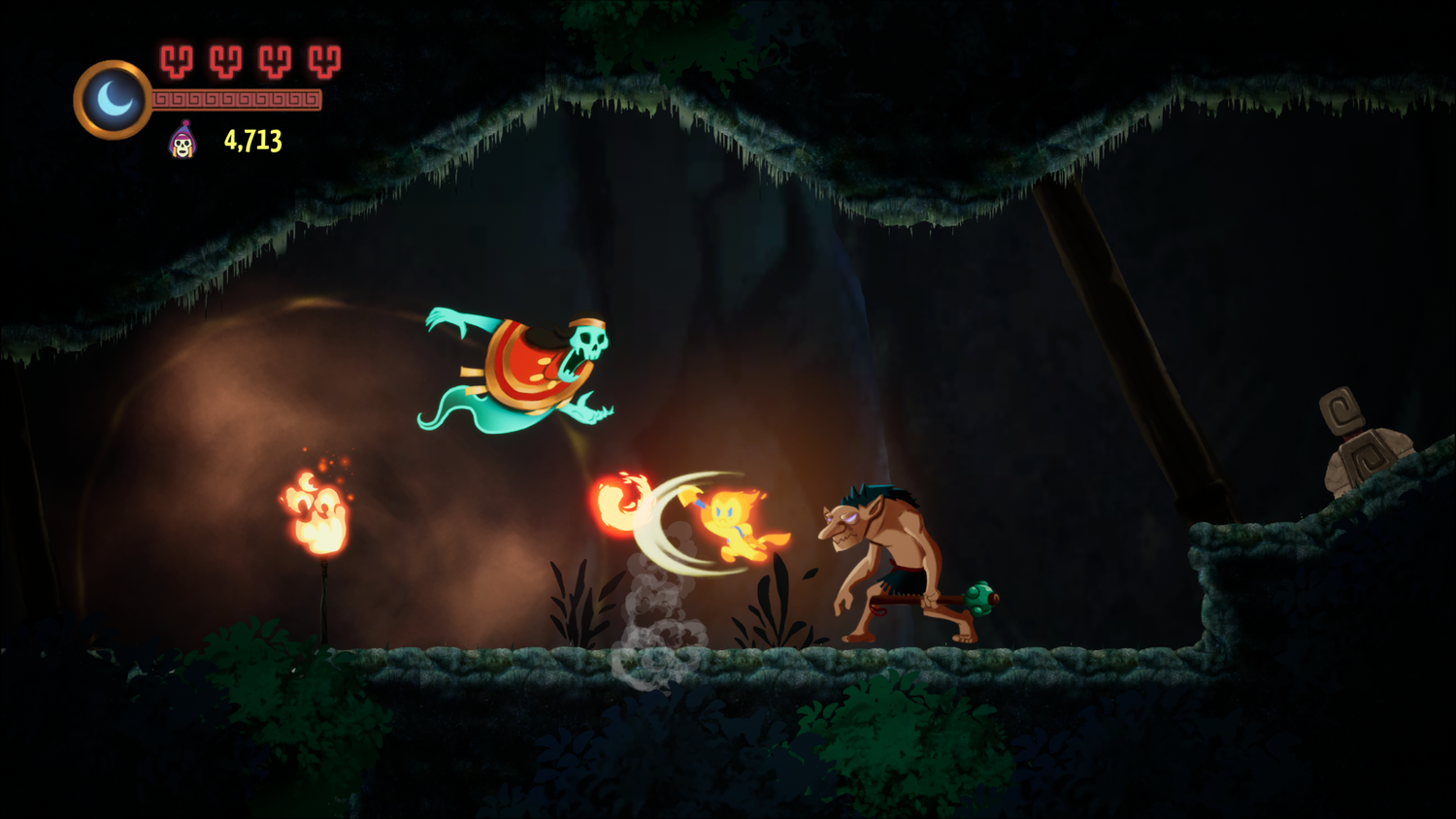Click the hooded skull icon beside the score
Viewport: 1456px width, 819px height.
181,142
